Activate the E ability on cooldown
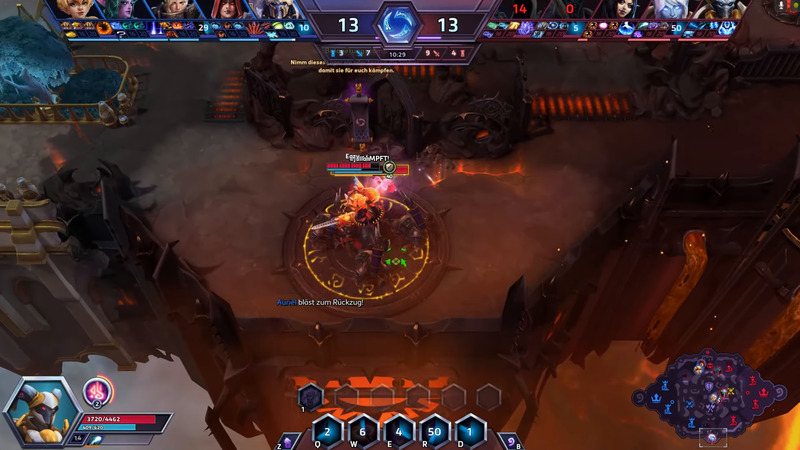 pyautogui.click(x=399, y=432)
